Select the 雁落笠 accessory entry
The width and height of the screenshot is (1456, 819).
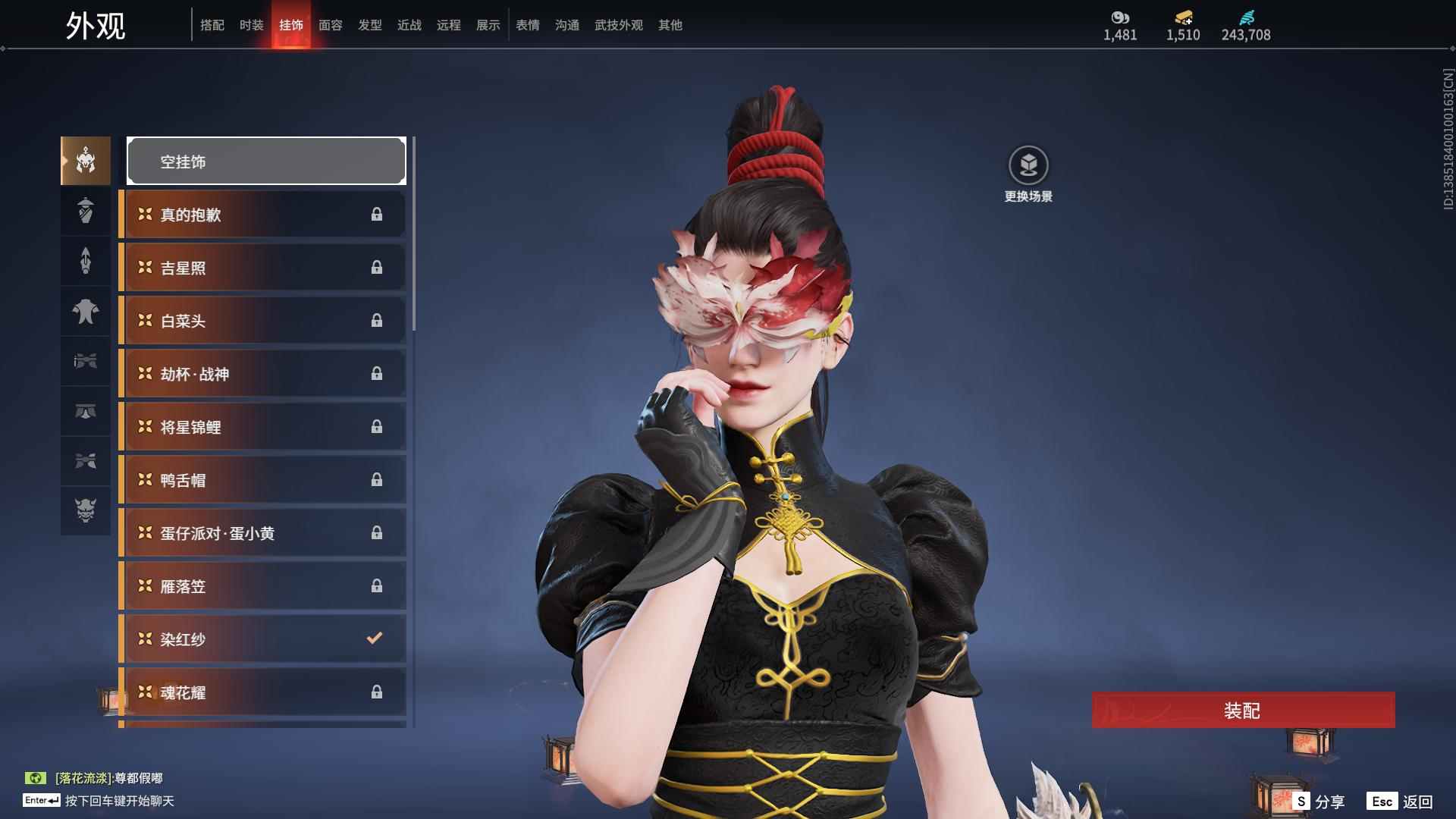coord(262,586)
